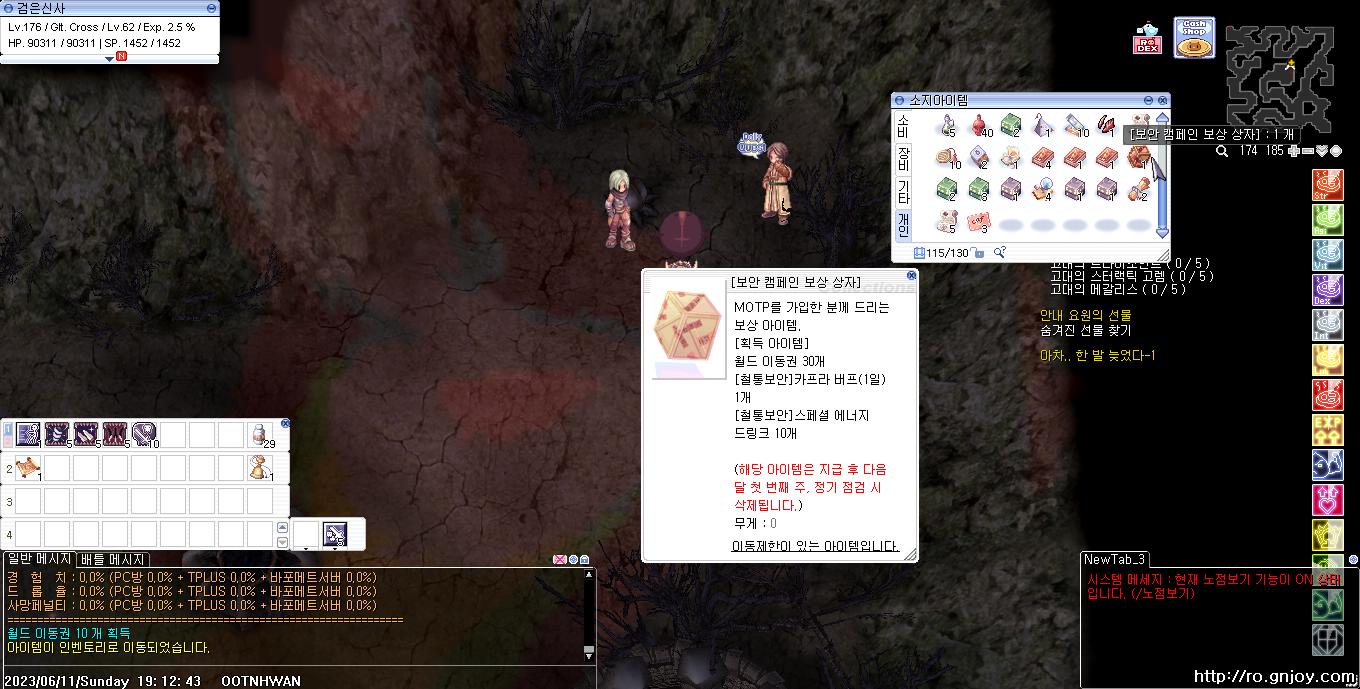Screen dimensions: 1360x689
Task: Click the Str buff status icon
Action: point(1327,185)
